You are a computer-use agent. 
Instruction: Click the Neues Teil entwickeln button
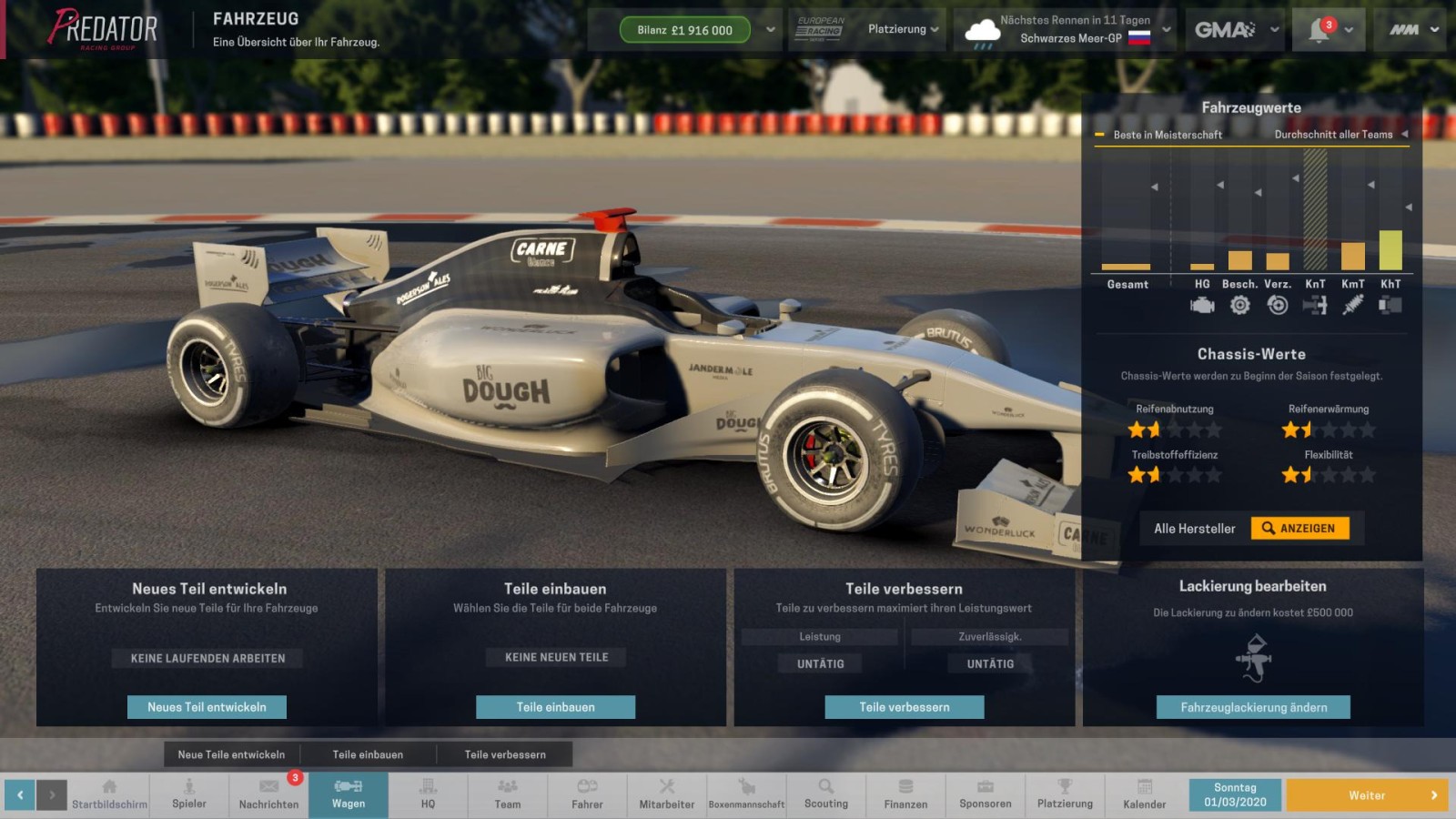pos(207,707)
